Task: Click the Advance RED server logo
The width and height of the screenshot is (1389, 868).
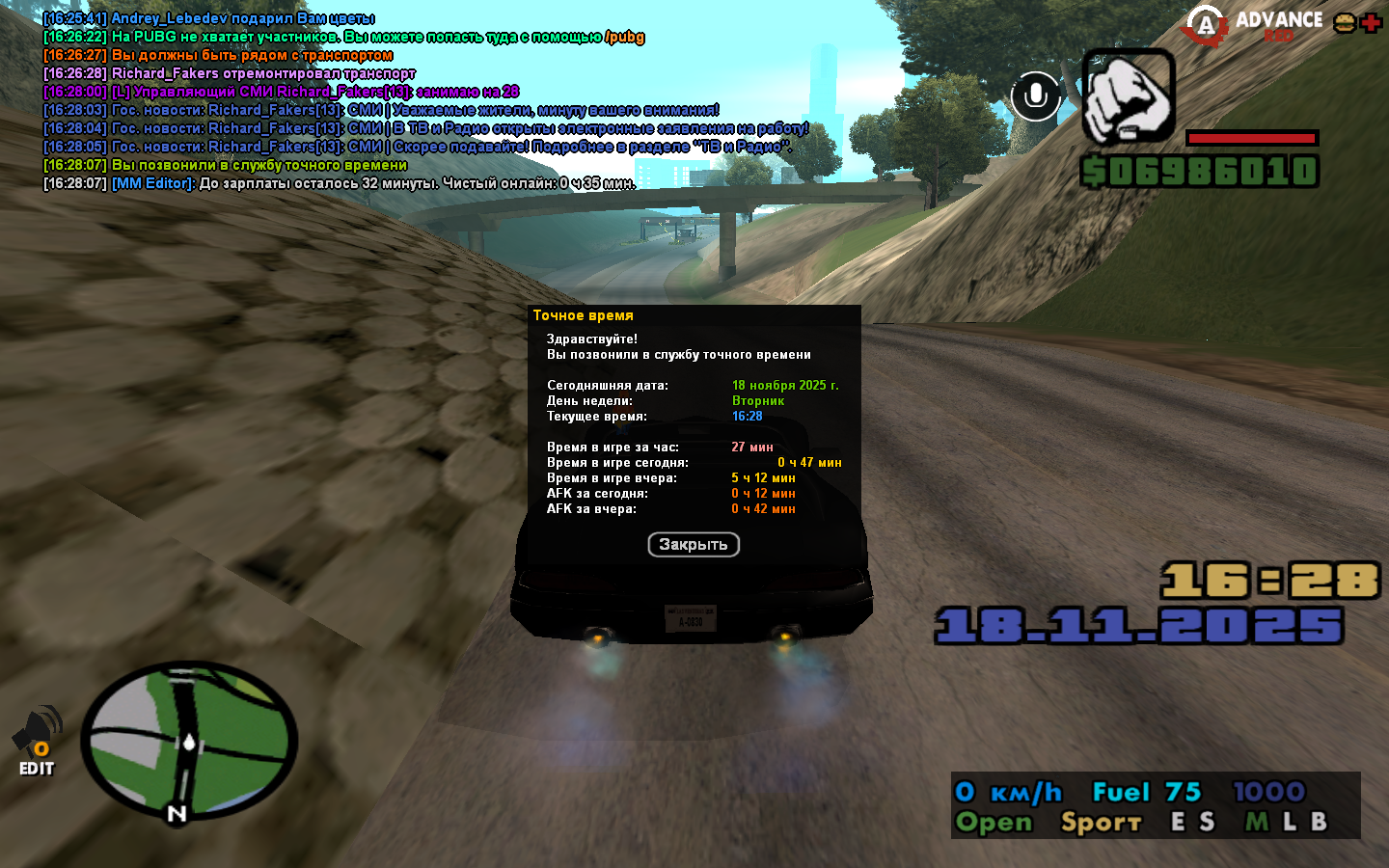Action: pyautogui.click(x=1254, y=24)
